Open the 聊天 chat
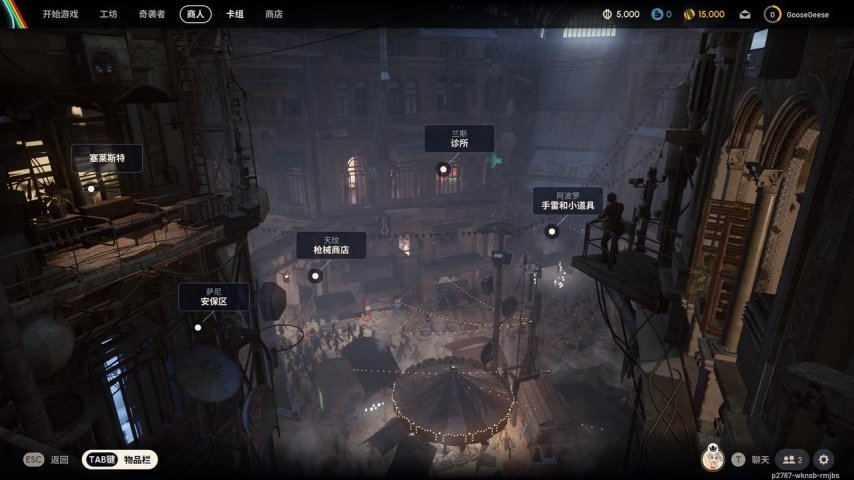 click(x=752, y=459)
